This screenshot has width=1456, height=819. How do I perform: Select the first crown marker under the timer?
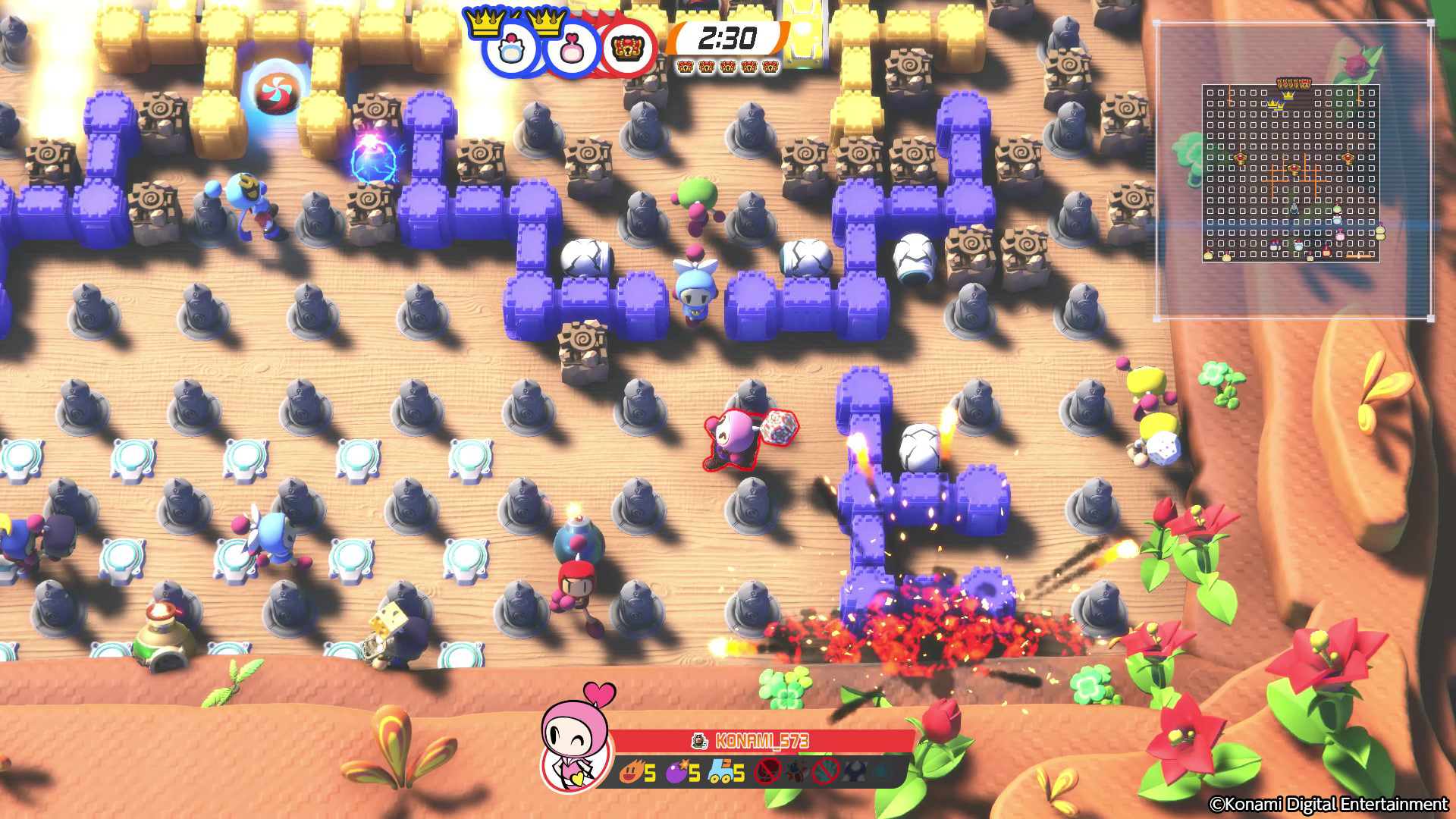click(x=686, y=66)
